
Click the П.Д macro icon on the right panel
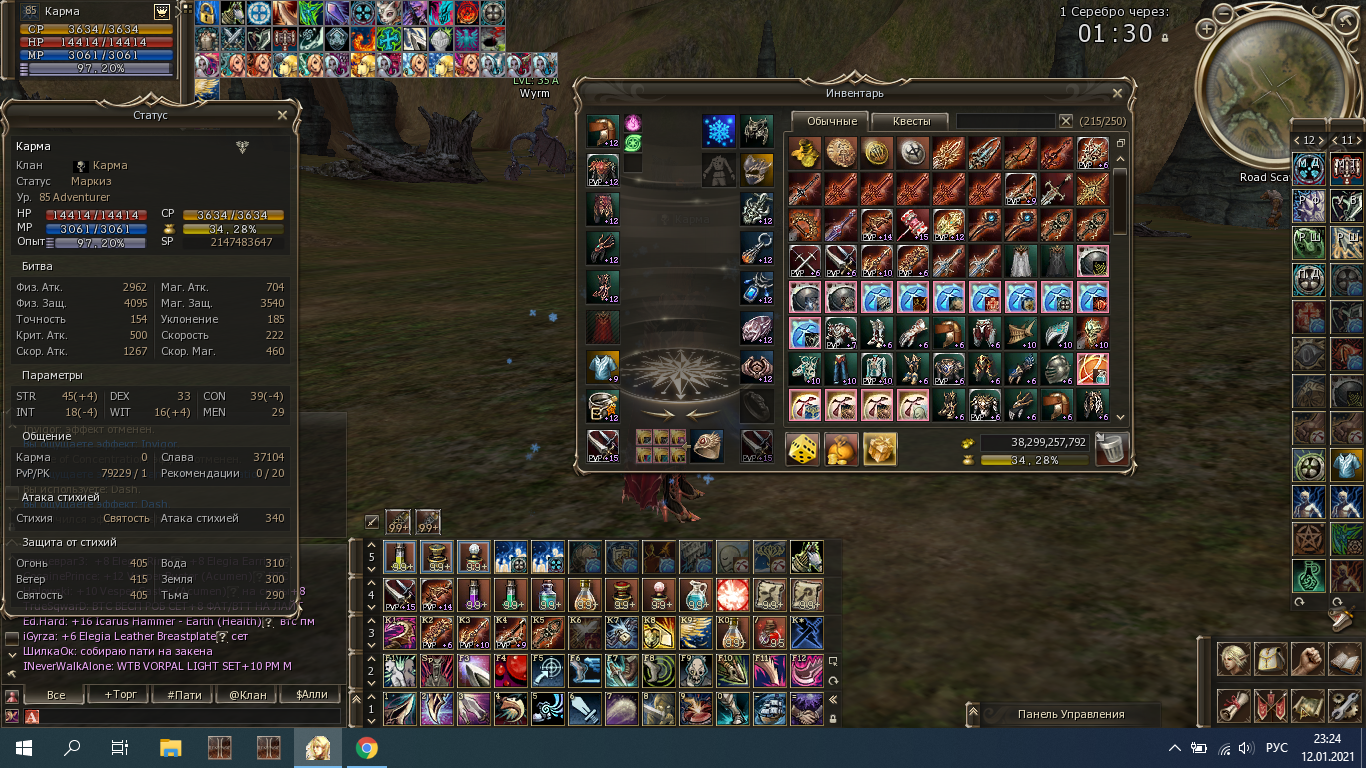(1307, 278)
